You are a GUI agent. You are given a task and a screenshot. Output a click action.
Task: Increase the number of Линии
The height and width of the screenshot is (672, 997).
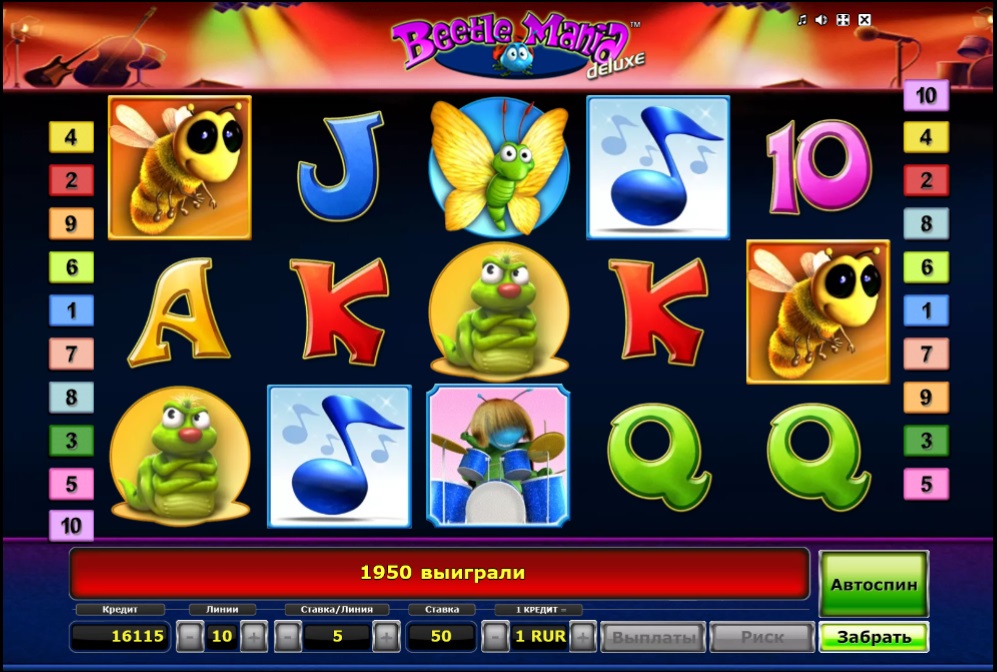[253, 636]
